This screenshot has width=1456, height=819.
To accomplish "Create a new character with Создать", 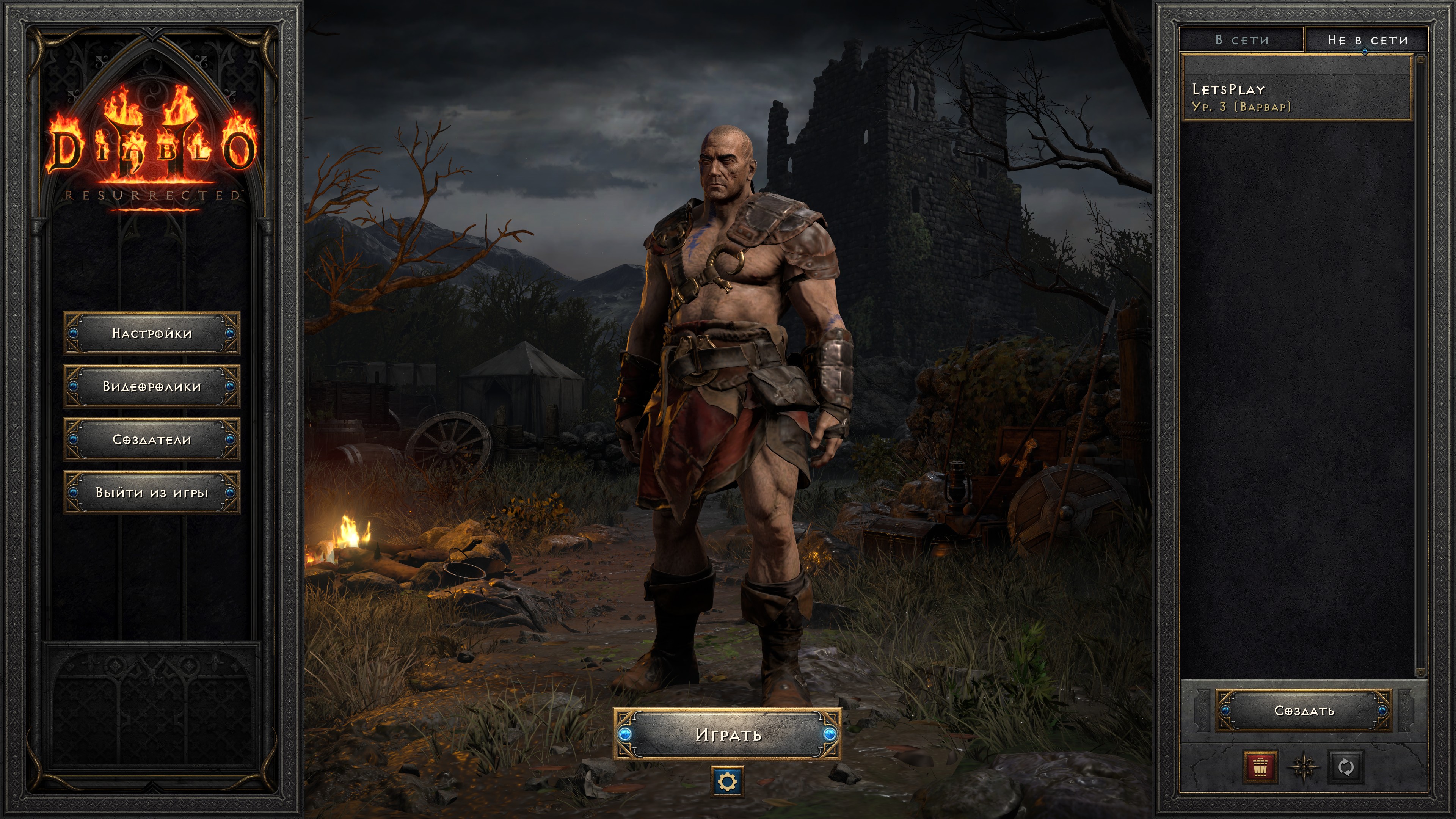I will 1304,711.
